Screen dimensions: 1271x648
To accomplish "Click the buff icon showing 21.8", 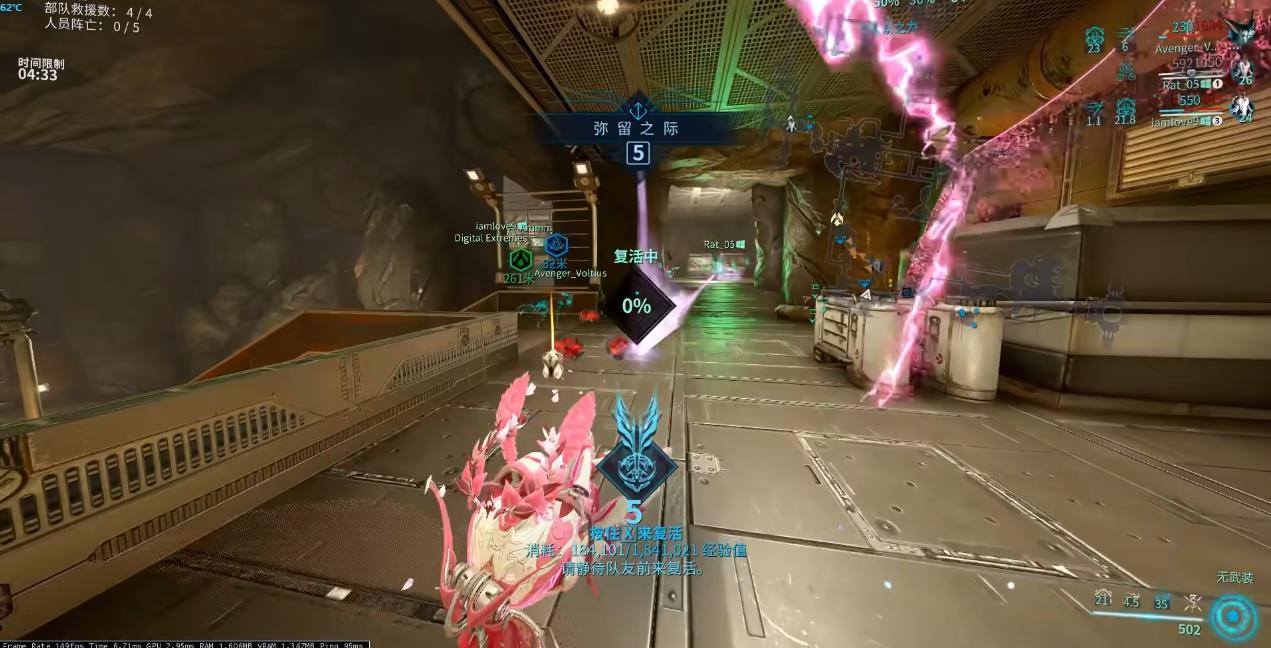I will click(1125, 109).
